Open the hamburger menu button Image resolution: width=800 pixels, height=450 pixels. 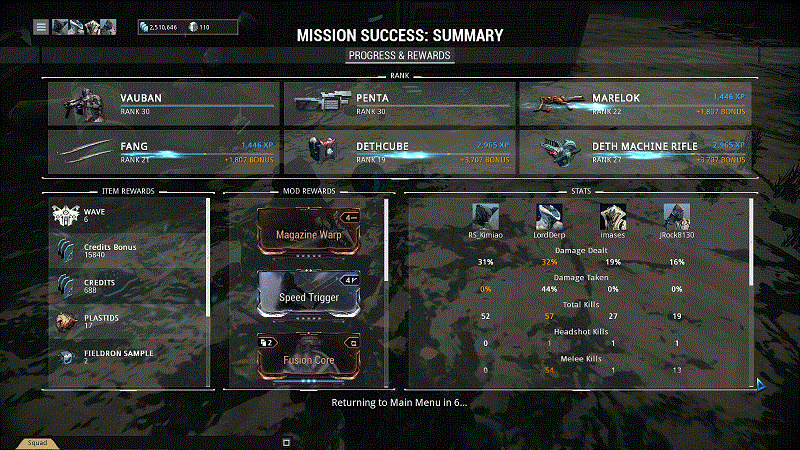41,27
